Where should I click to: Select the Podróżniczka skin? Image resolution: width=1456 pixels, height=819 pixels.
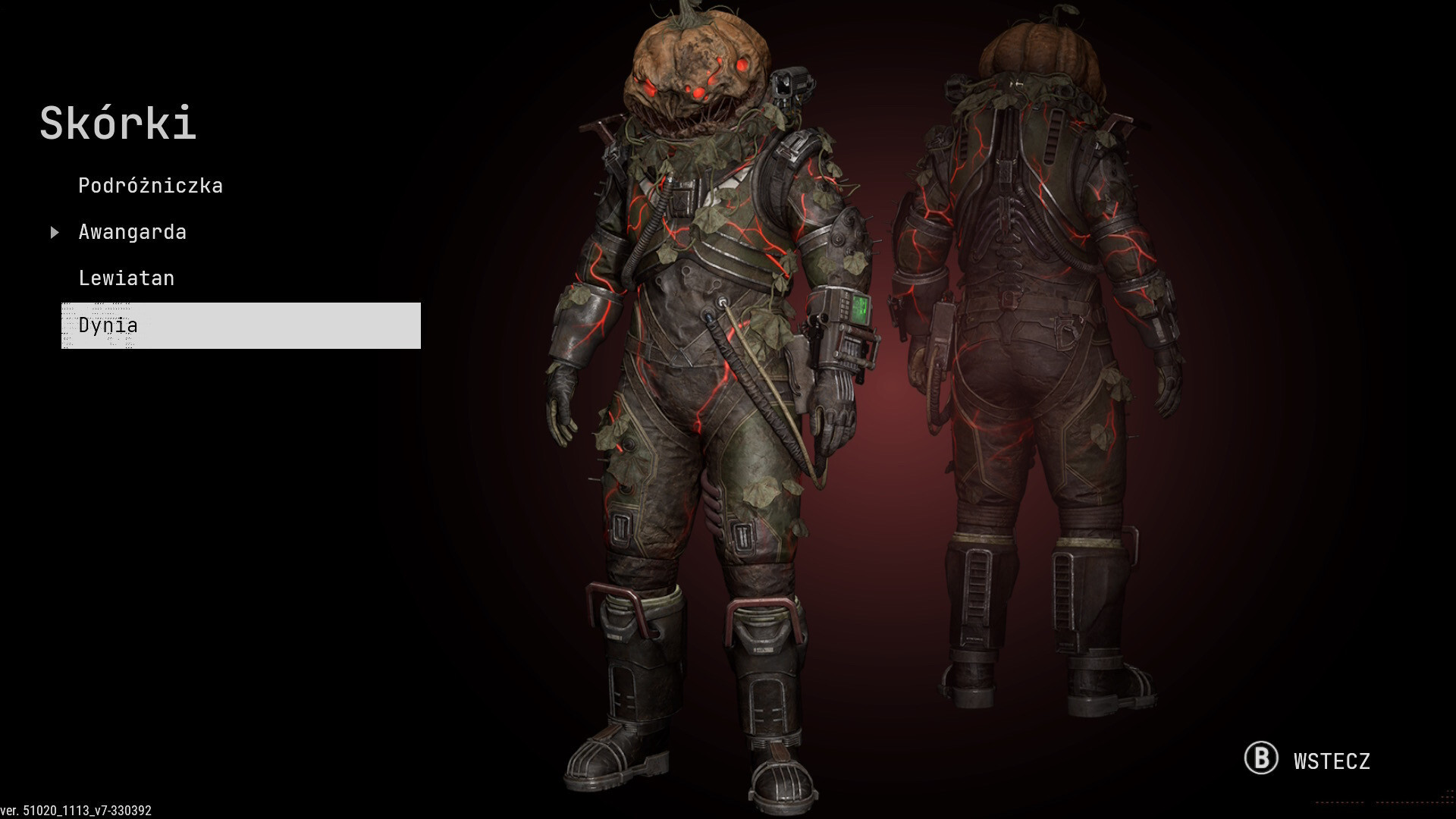pos(150,186)
